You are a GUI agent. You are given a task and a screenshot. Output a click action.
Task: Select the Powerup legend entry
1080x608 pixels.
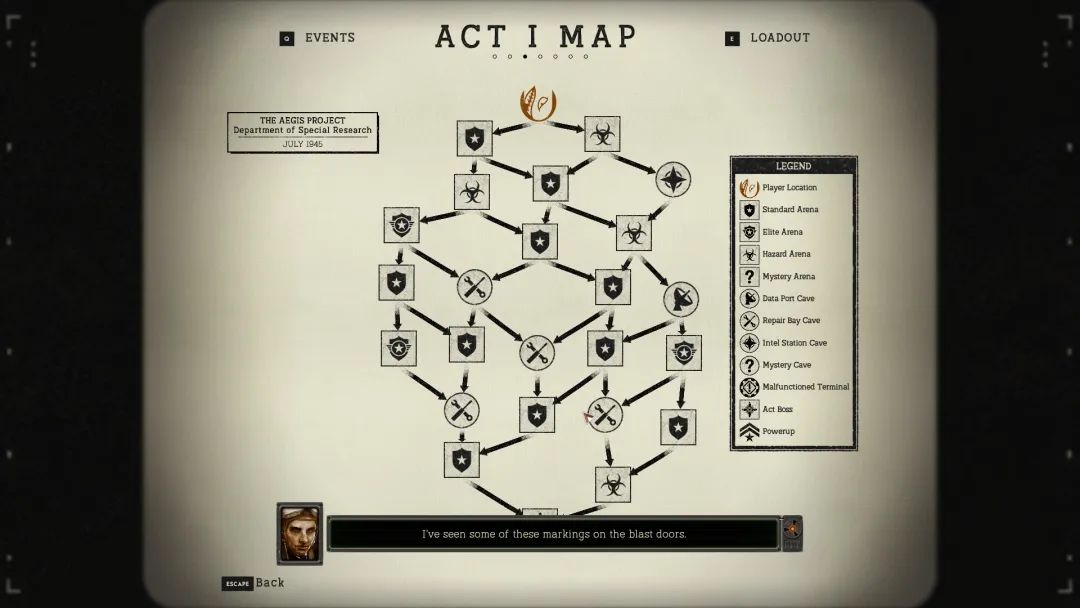pos(777,432)
